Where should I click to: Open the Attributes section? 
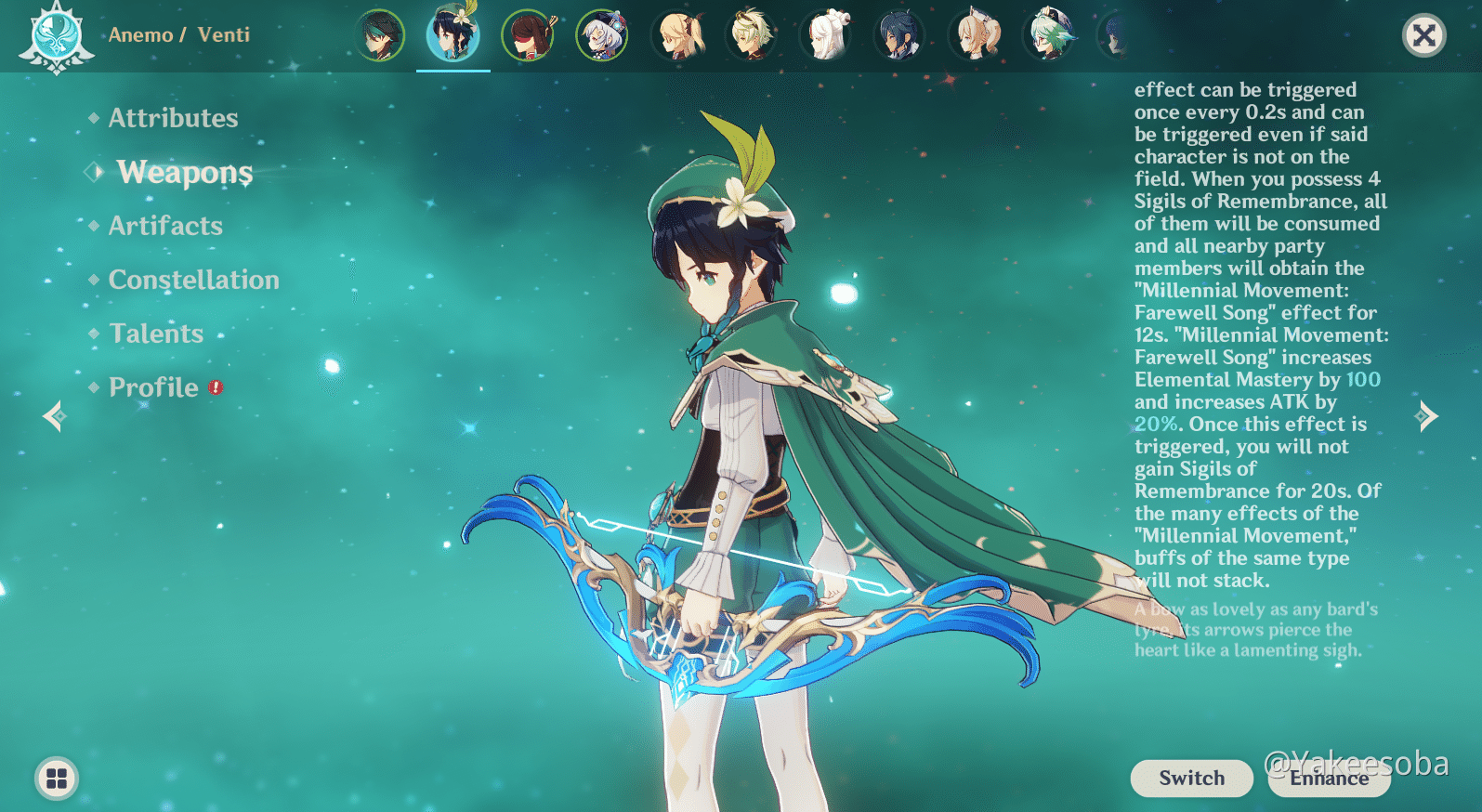(x=173, y=118)
